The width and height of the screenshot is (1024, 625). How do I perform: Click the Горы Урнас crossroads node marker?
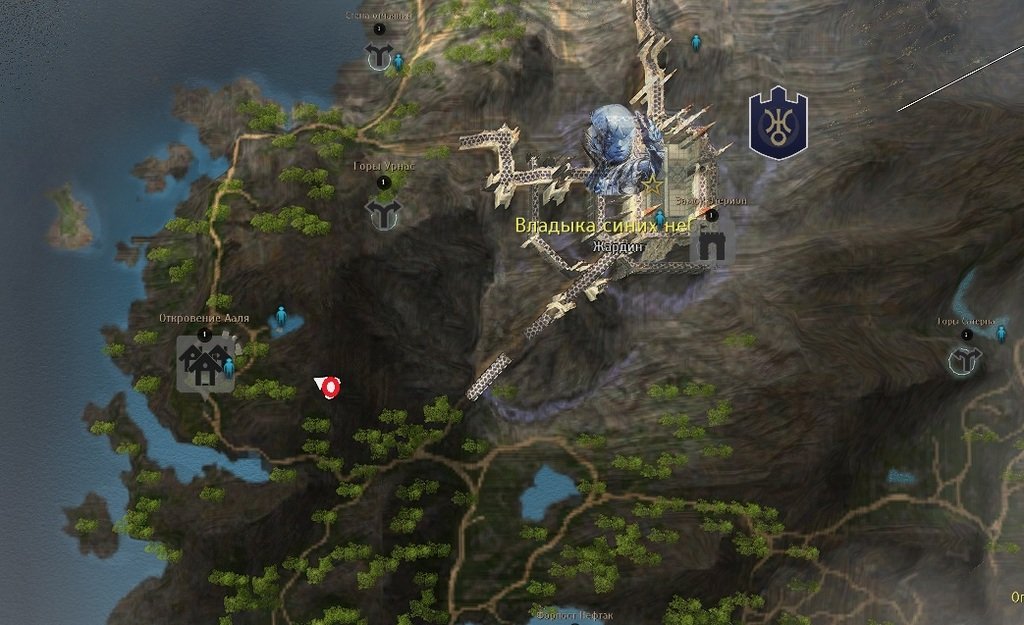tap(383, 212)
